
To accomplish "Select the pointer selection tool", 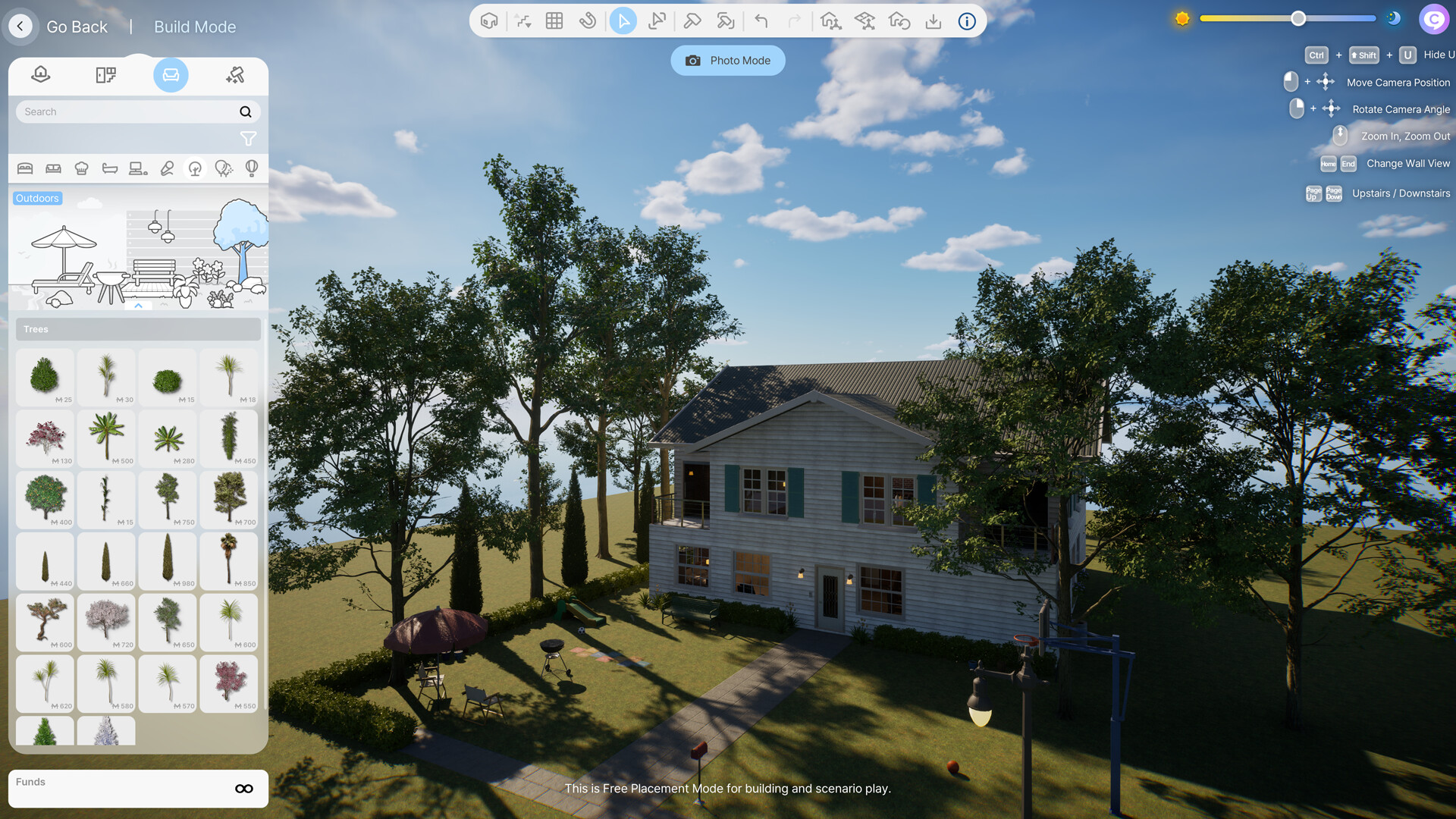I will point(623,20).
